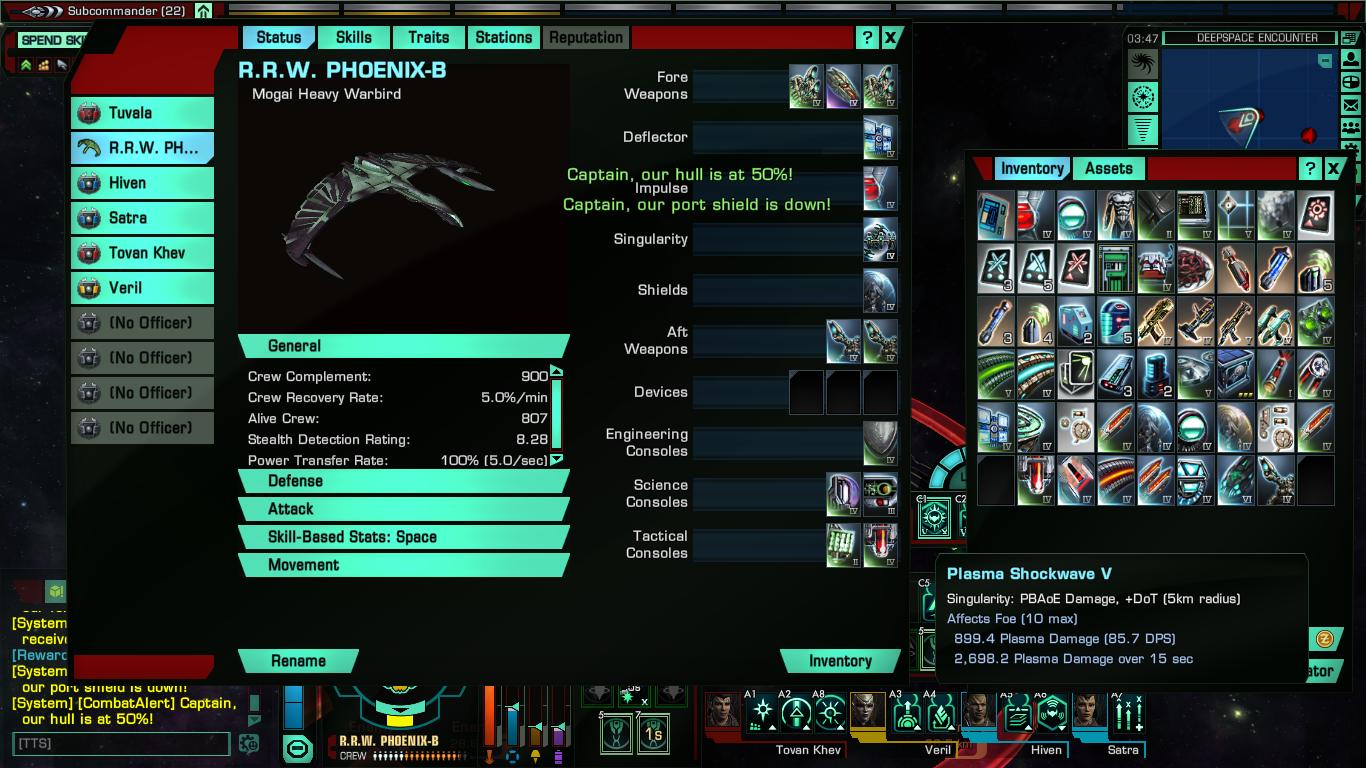Switch to the Assets tab
Screen dimensions: 1366x768
pos(1109,169)
